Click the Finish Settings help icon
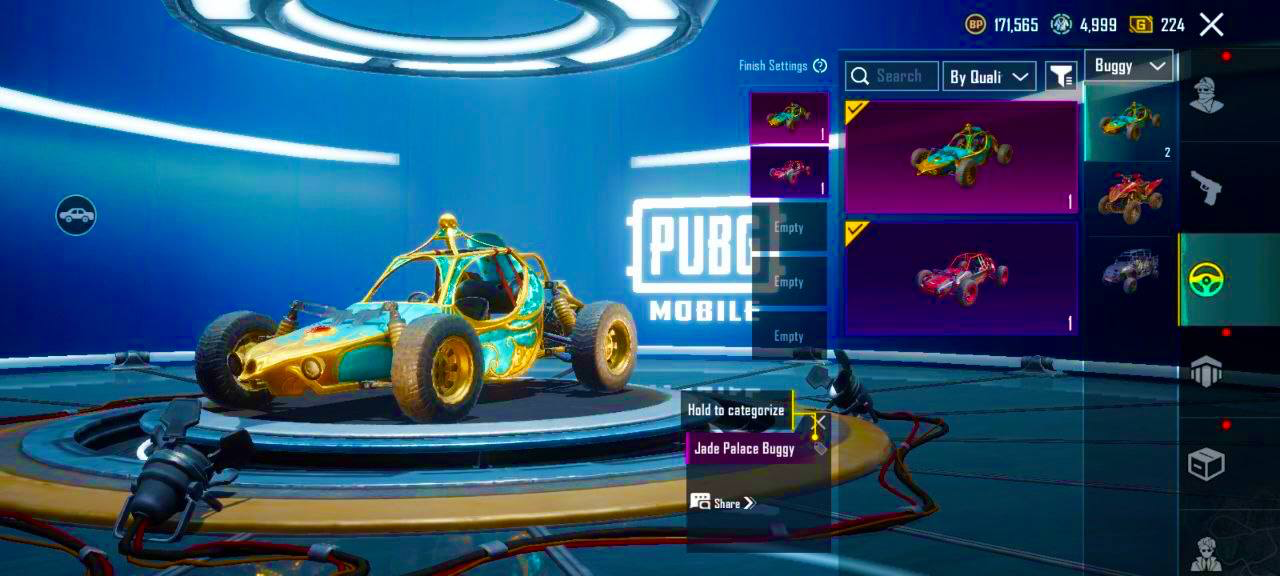The image size is (1280, 576). (820, 66)
